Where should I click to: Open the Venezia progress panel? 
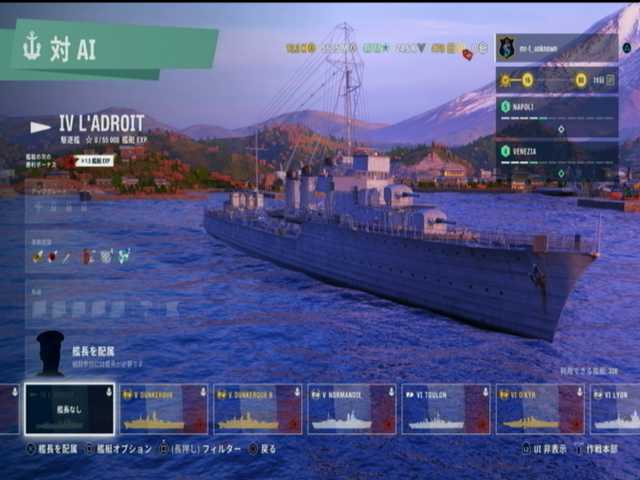[556, 159]
